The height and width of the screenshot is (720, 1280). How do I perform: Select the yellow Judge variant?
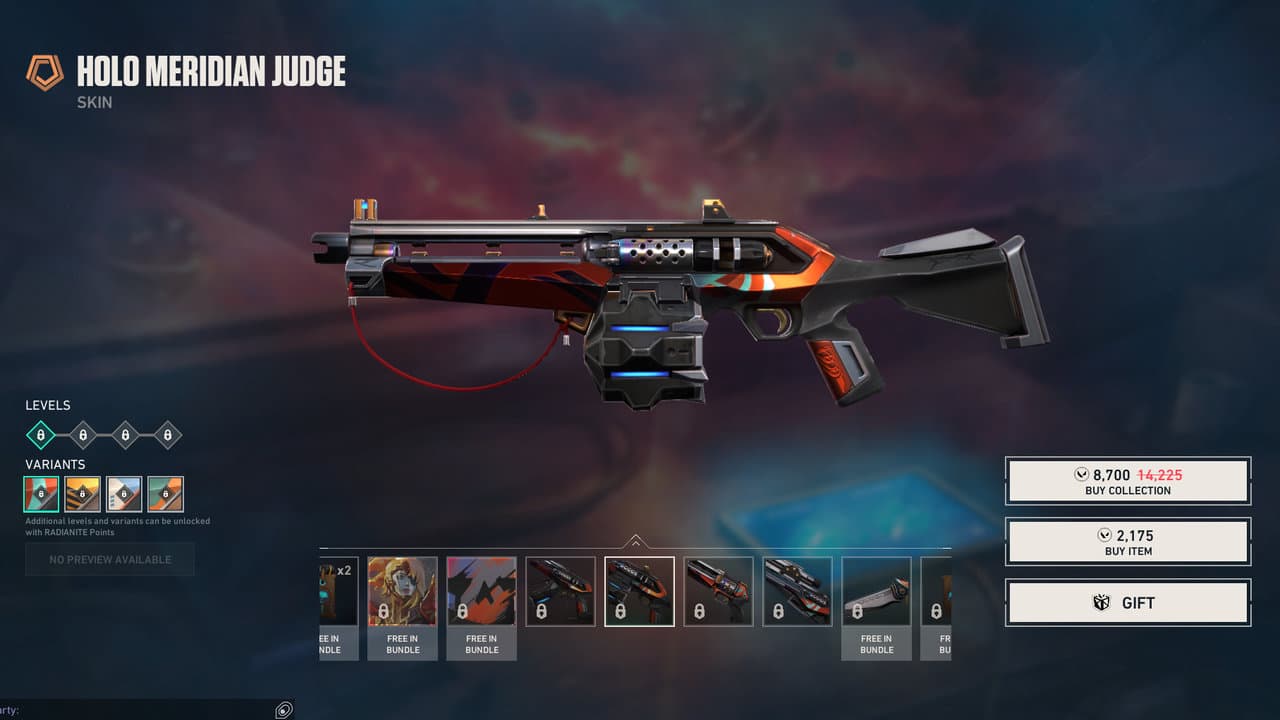point(83,493)
